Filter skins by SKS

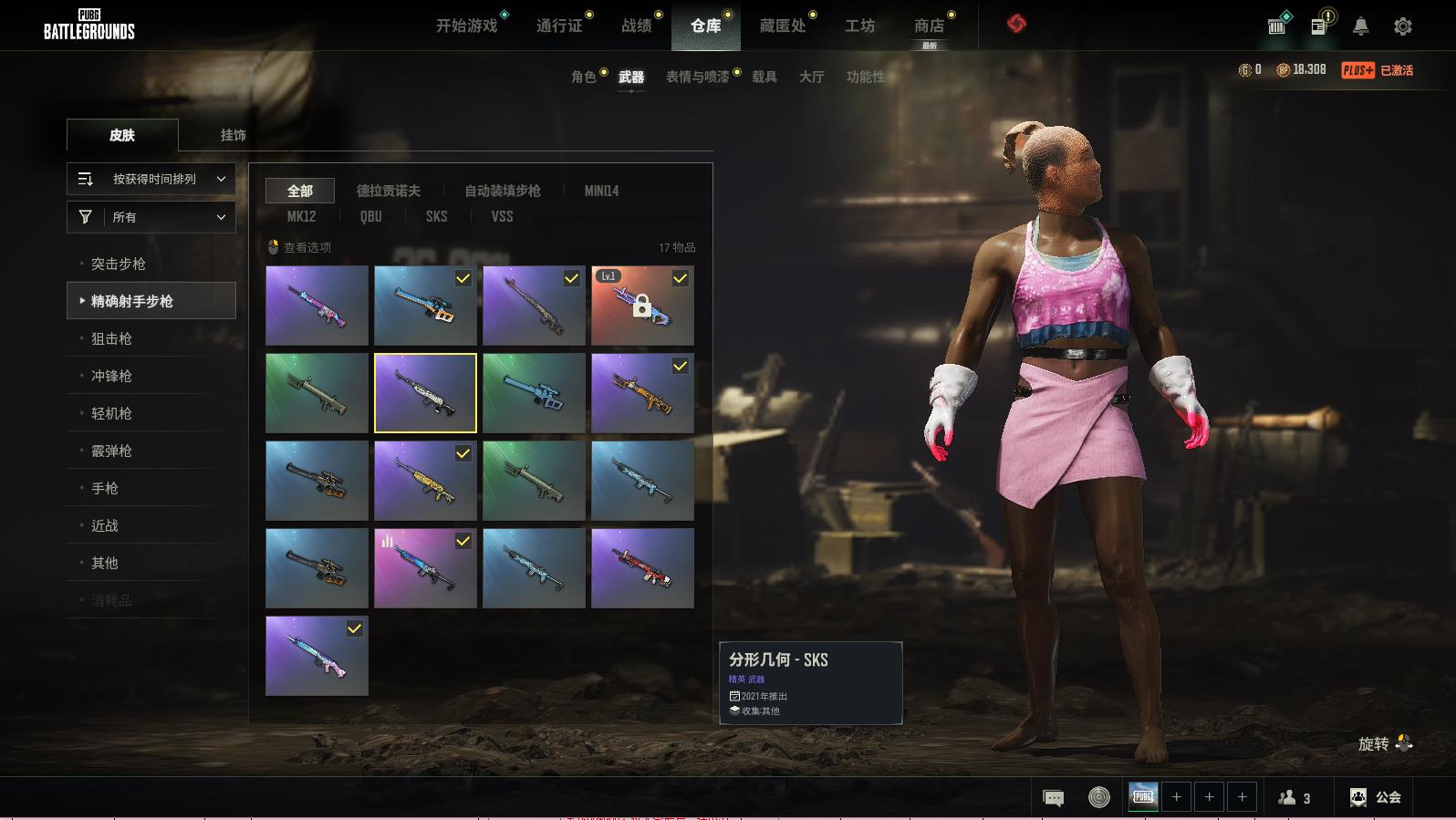coord(436,216)
